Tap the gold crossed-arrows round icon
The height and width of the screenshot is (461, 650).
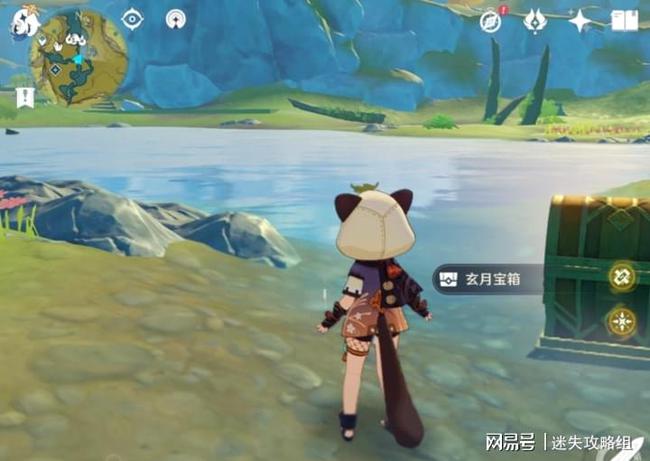622,277
